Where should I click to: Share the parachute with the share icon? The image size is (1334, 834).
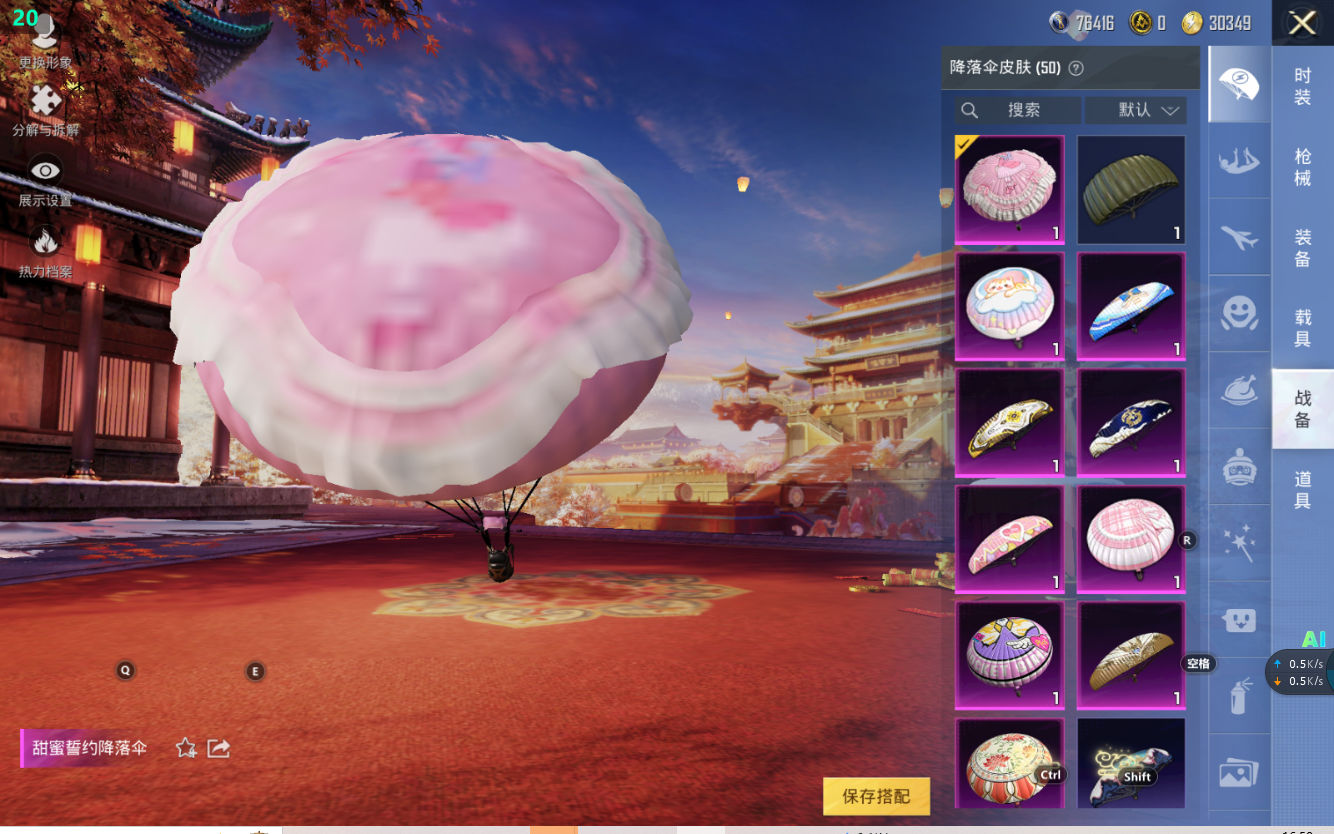click(219, 748)
